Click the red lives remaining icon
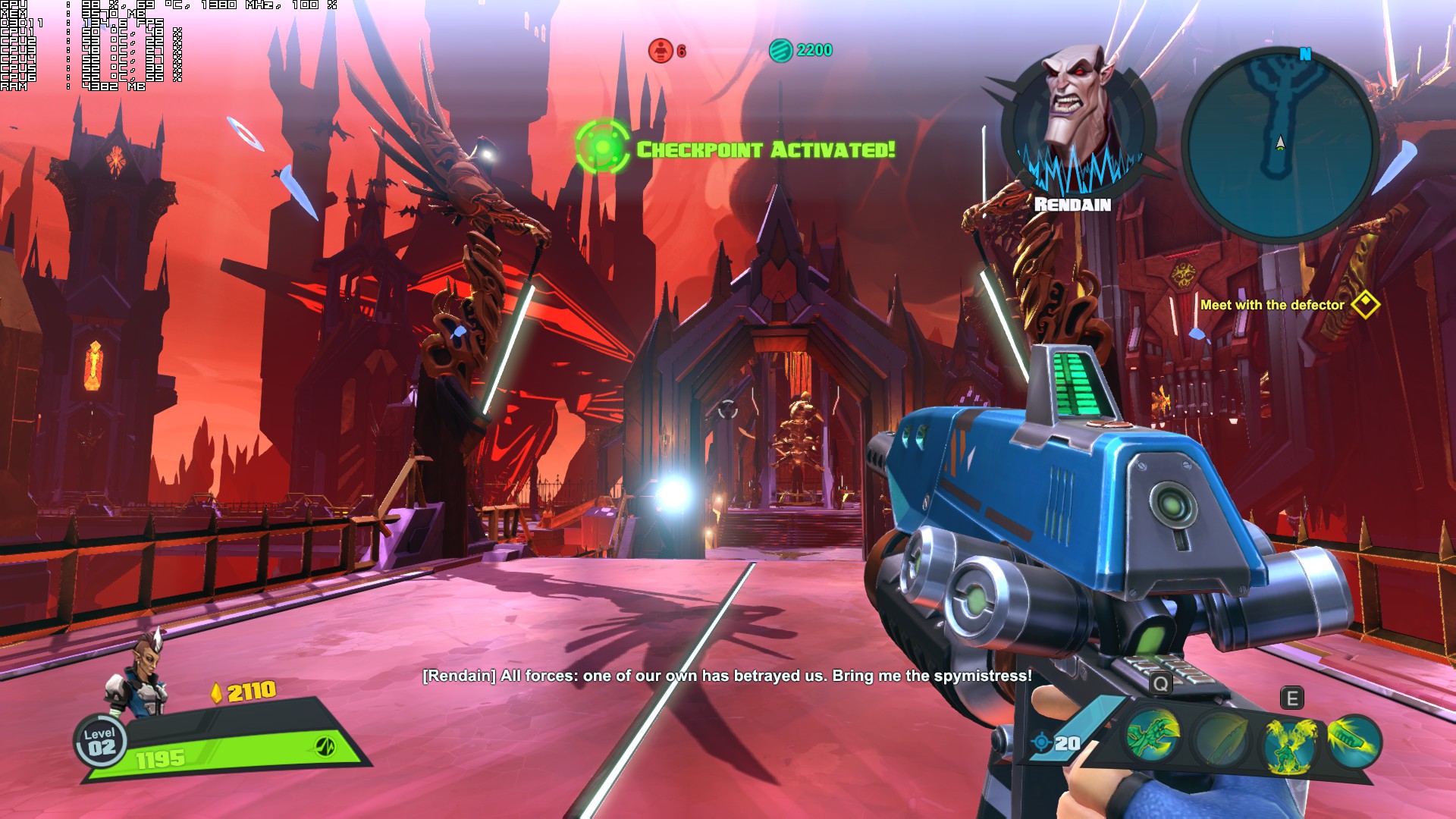 point(661,51)
